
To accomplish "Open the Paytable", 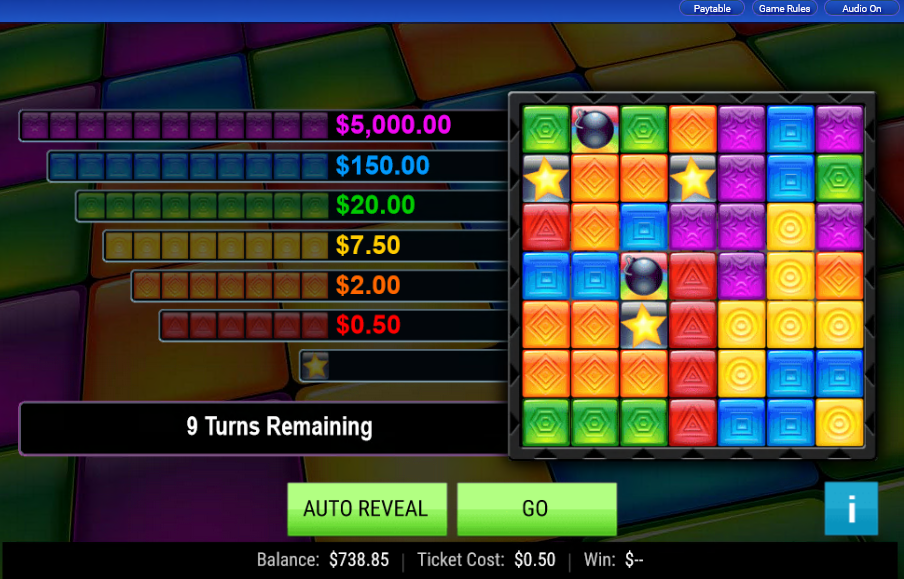I will (712, 9).
